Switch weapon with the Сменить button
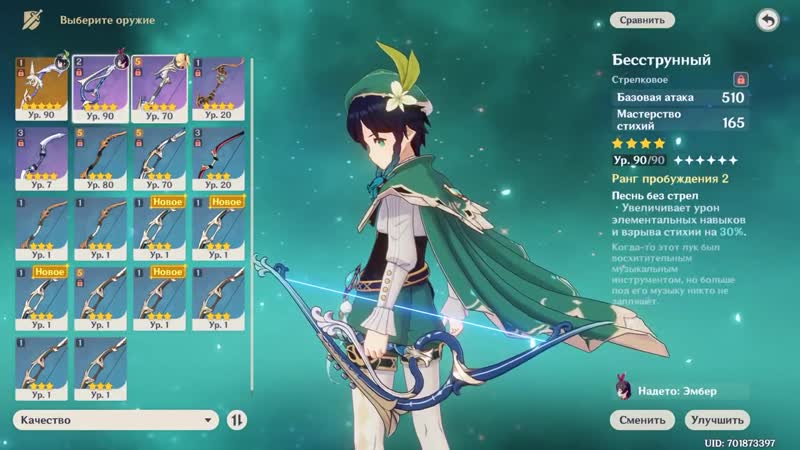 [x=641, y=420]
